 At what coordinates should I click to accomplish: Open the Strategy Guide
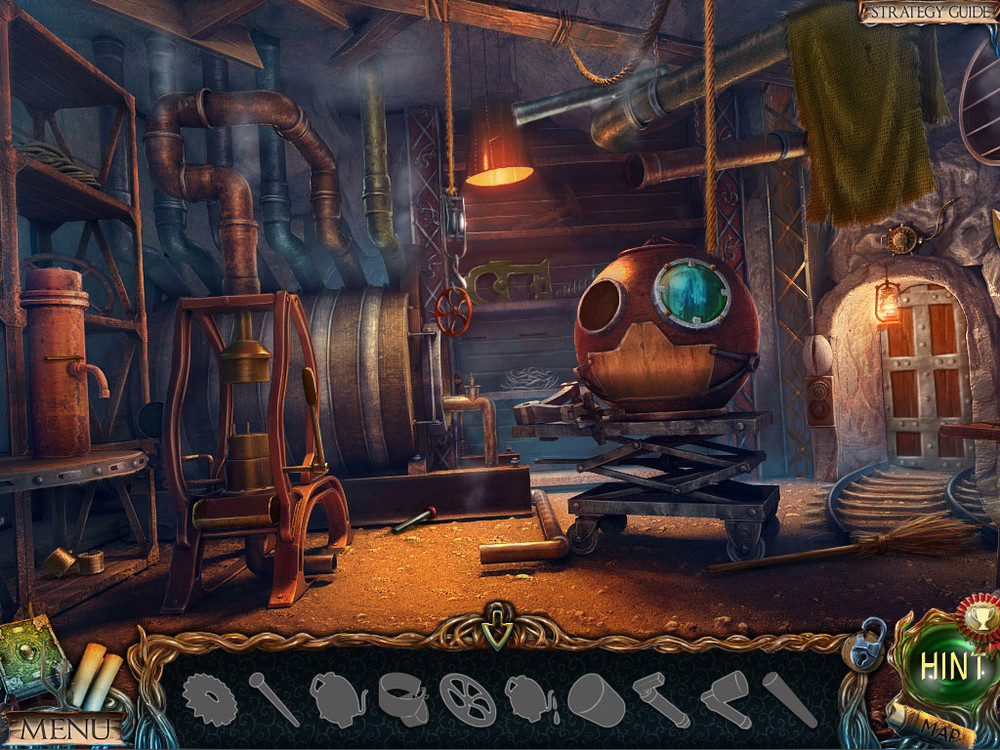(927, 11)
